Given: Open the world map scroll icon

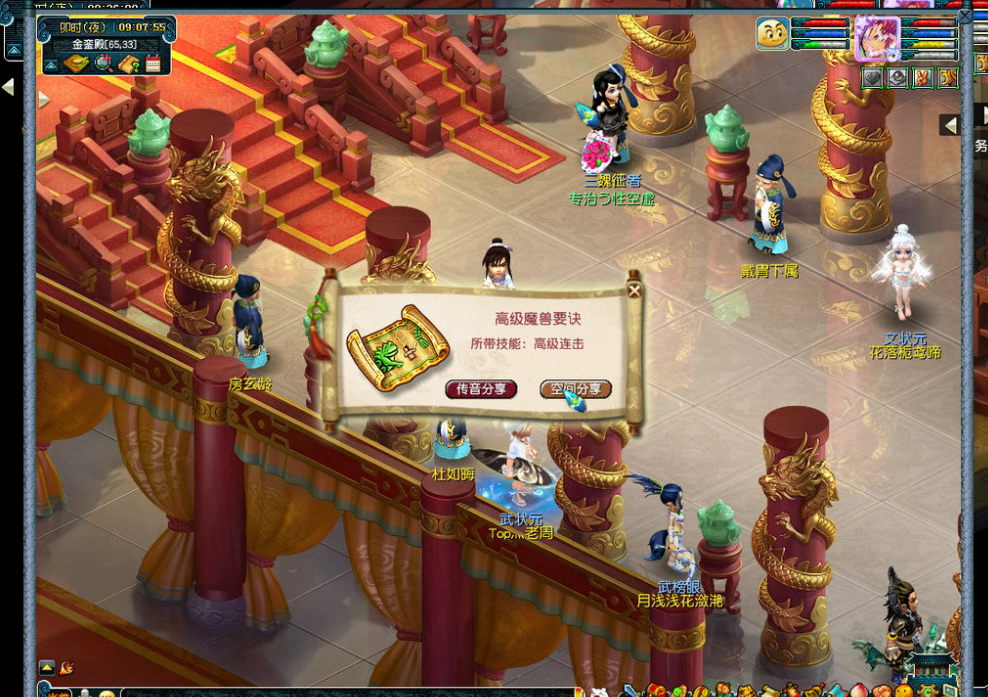Looking at the screenshot, I should (77, 65).
